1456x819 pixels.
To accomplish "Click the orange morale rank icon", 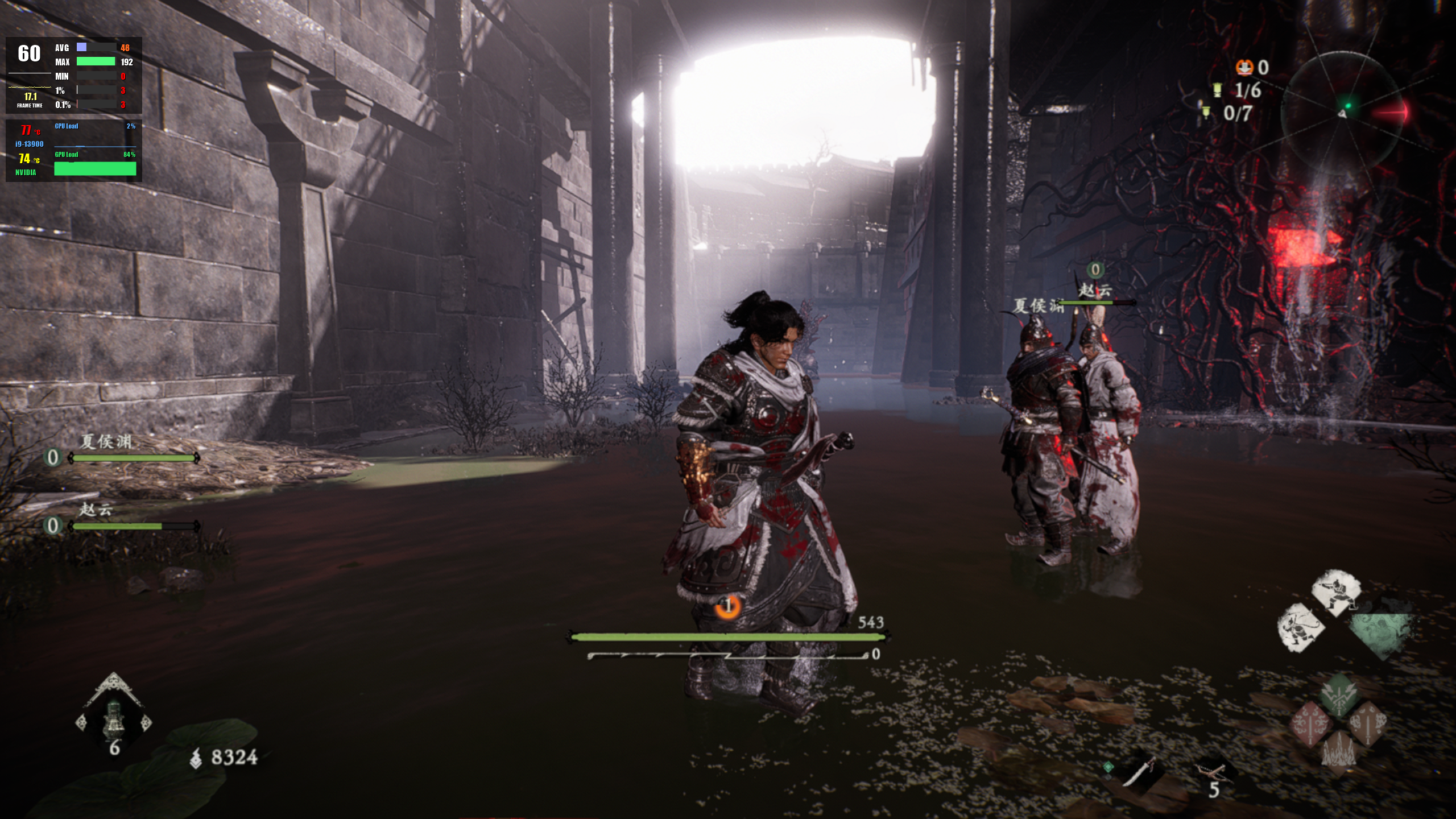I will pyautogui.click(x=1244, y=67).
